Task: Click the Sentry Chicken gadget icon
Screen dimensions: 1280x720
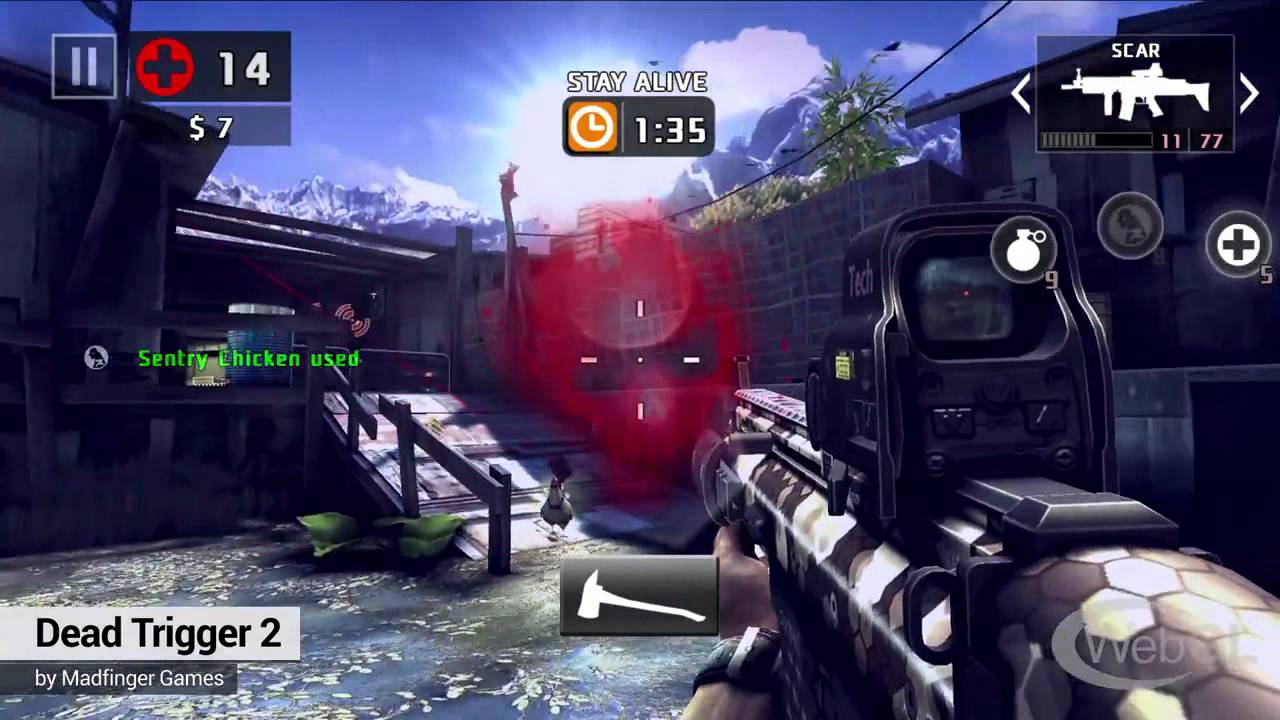Action: [1130, 225]
